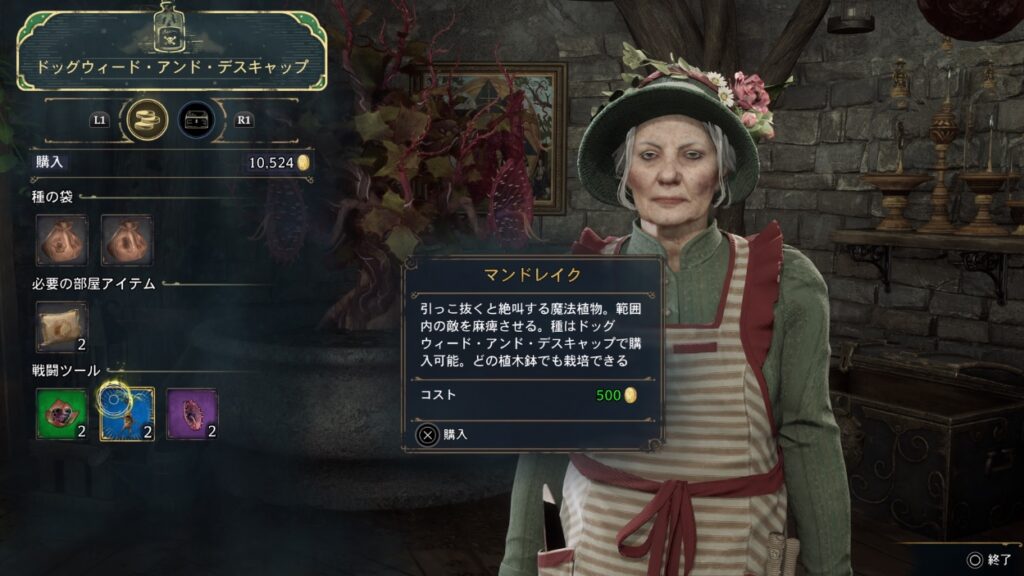The image size is (1024, 576).
Task: Select the green Chomping Cabbage combat tool
Action: click(x=62, y=414)
